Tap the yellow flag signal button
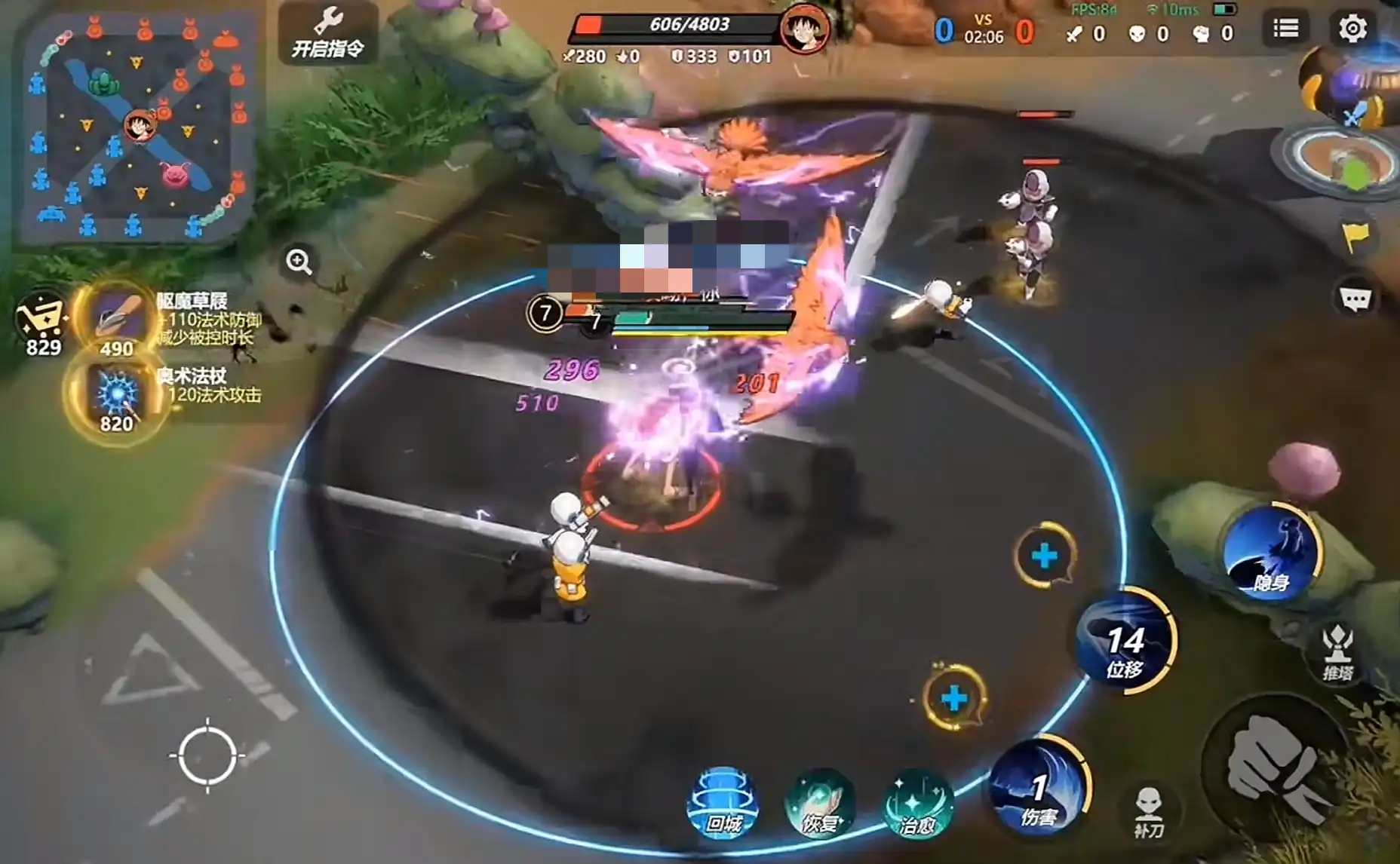The height and width of the screenshot is (864, 1400). pos(1355,237)
